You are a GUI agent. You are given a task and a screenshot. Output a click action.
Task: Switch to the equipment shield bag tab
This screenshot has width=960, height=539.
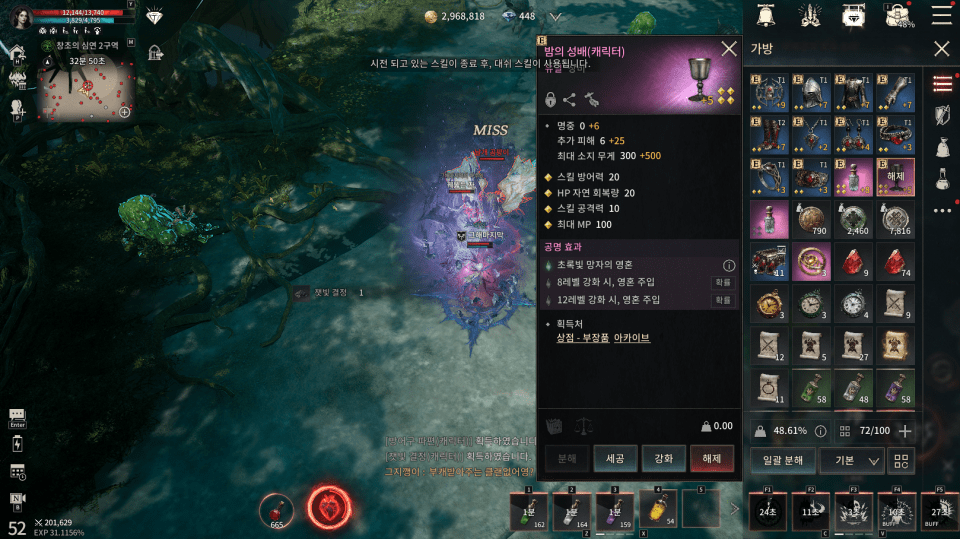click(x=941, y=115)
